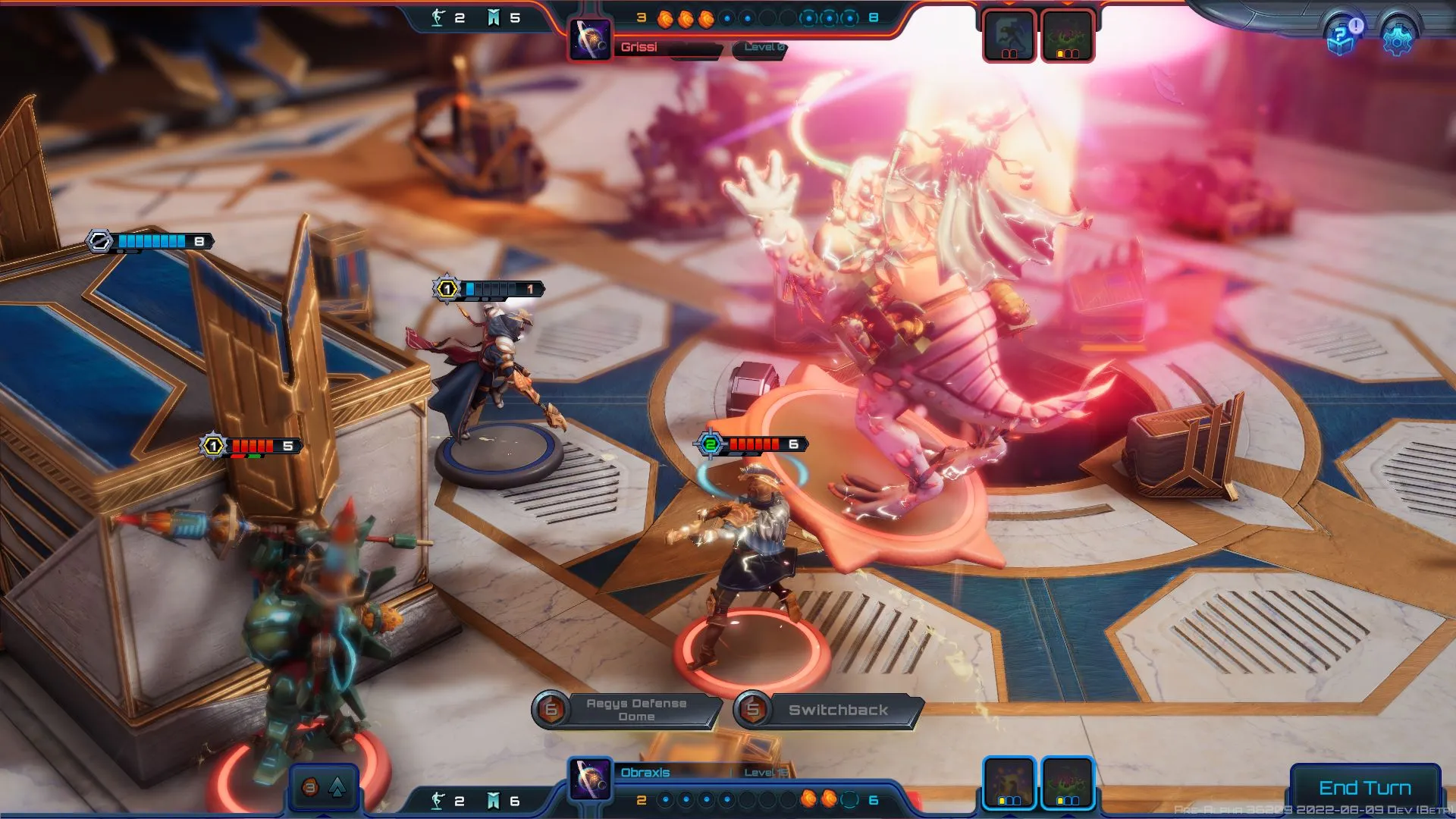End the current turn
The width and height of the screenshot is (1456, 819).
(x=1364, y=788)
